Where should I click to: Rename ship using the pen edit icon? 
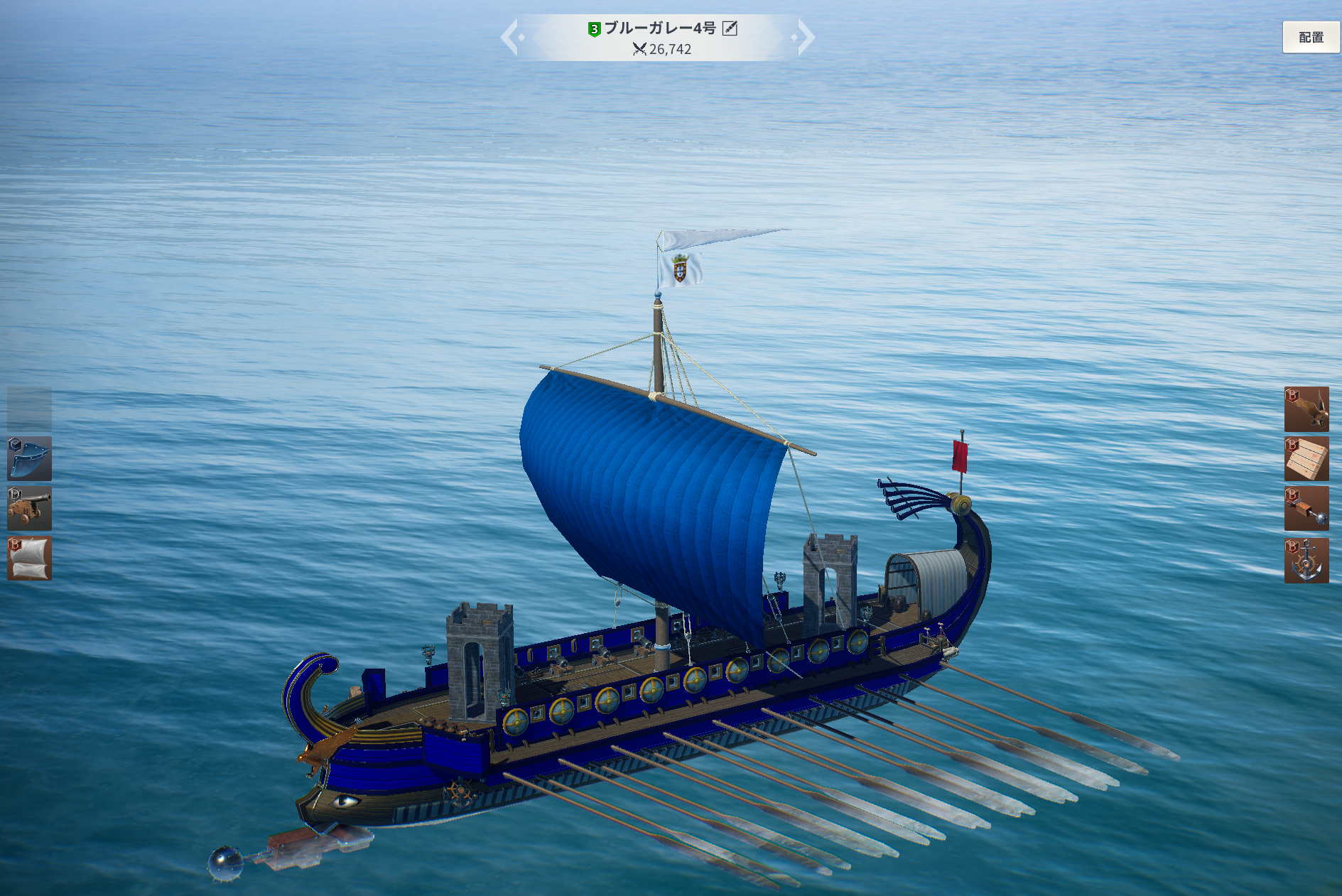point(730,28)
